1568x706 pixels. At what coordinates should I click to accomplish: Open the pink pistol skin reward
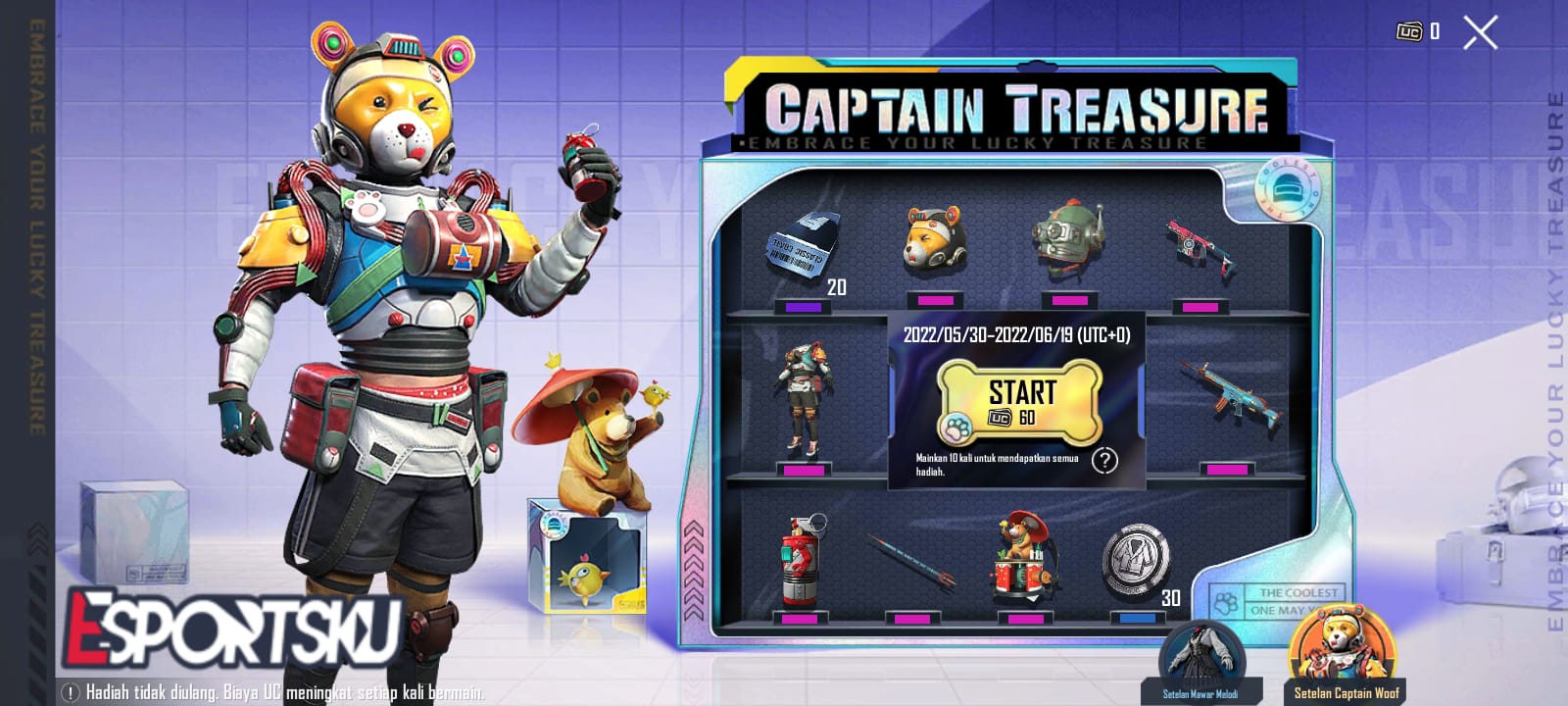tap(1200, 245)
